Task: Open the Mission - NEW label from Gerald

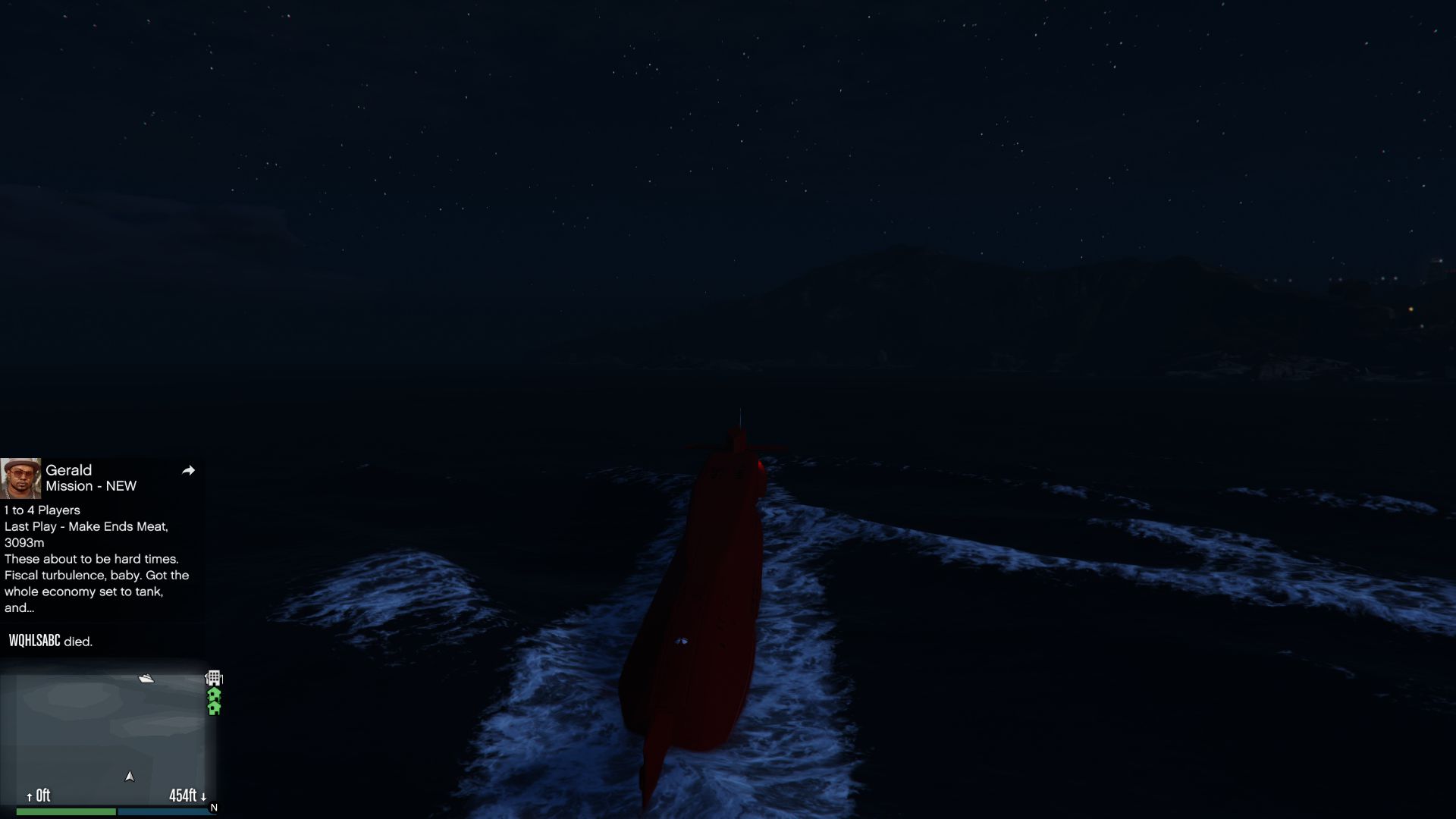Action: tap(92, 486)
